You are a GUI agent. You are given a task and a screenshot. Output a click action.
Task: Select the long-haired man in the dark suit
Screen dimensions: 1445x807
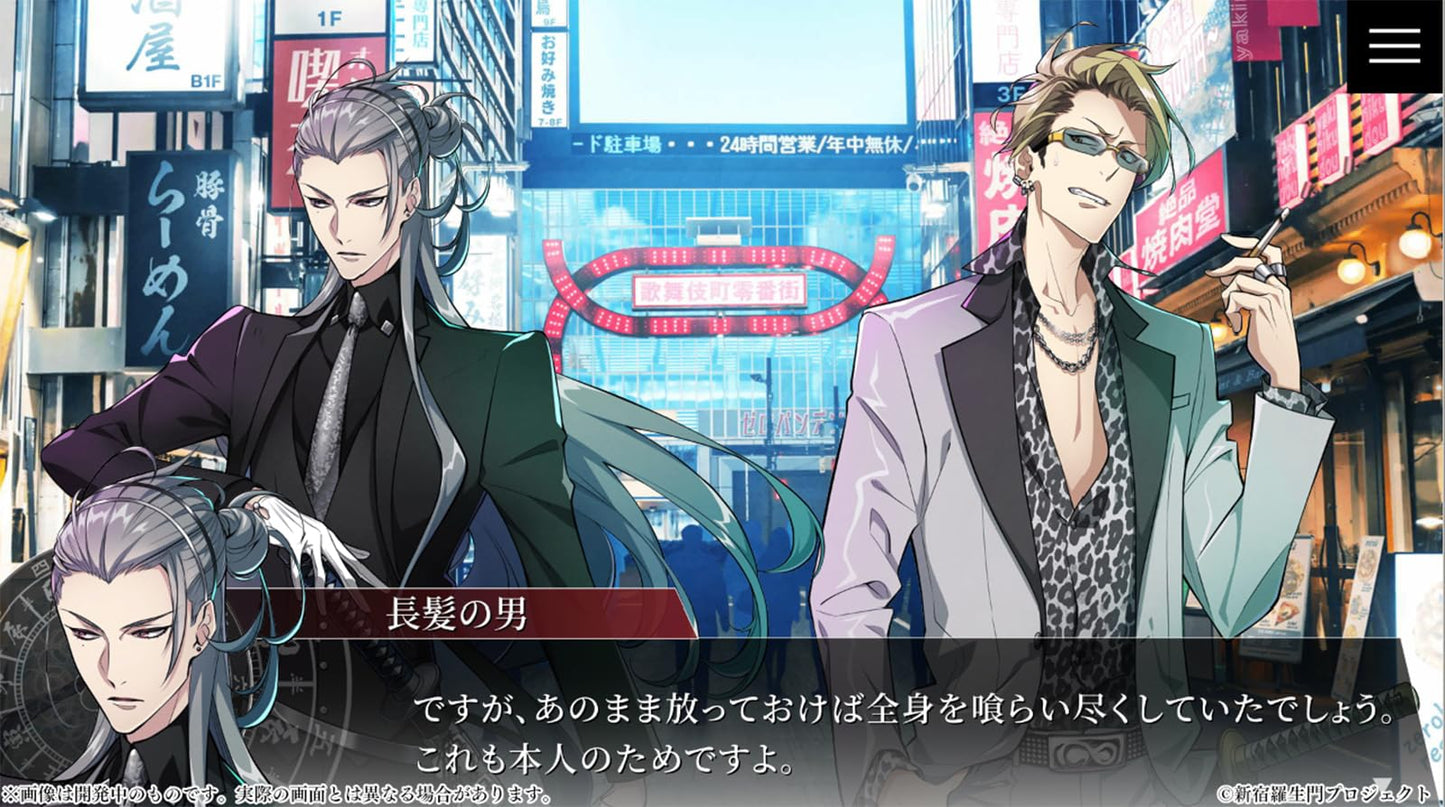pyautogui.click(x=340, y=350)
